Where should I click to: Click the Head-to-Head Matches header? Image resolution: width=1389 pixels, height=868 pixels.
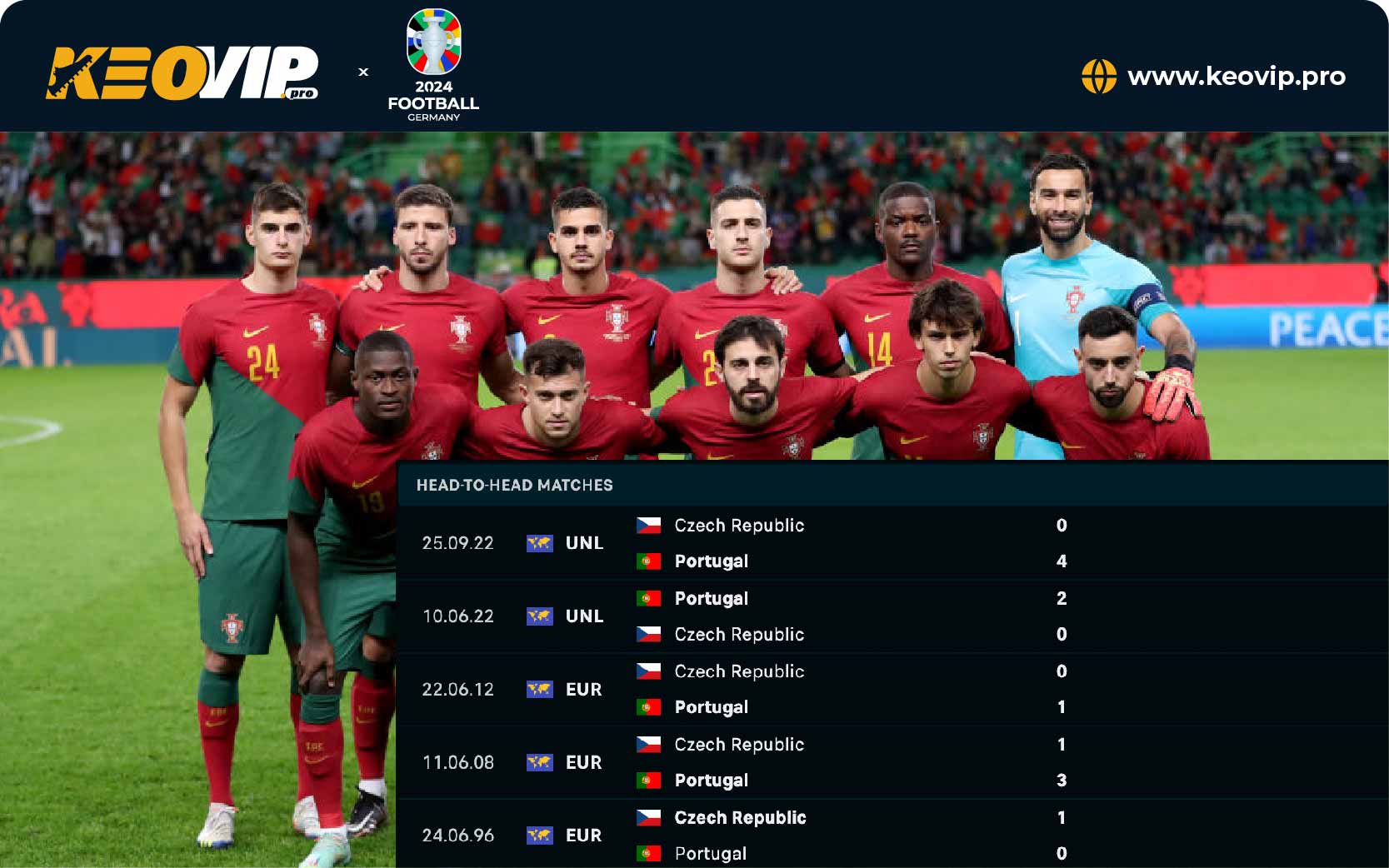click(x=514, y=486)
